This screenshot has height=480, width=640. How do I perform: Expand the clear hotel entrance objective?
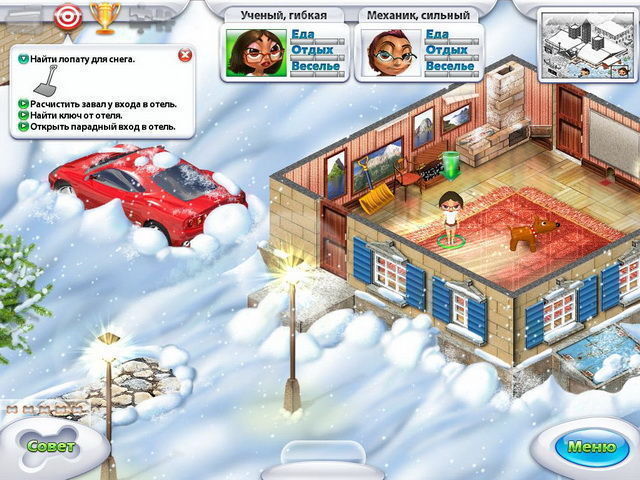tap(22, 103)
